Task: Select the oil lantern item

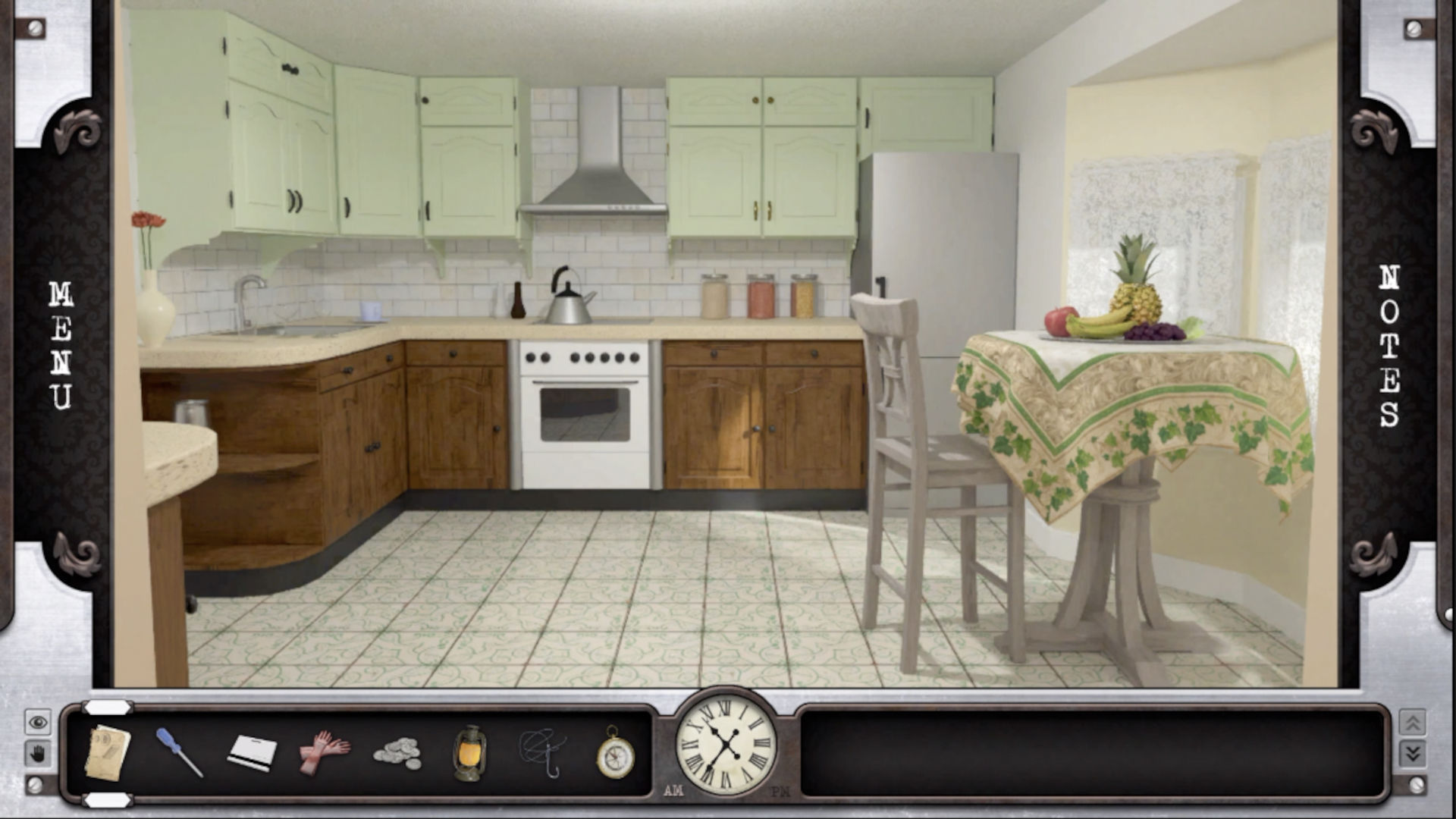Action: 469,752
